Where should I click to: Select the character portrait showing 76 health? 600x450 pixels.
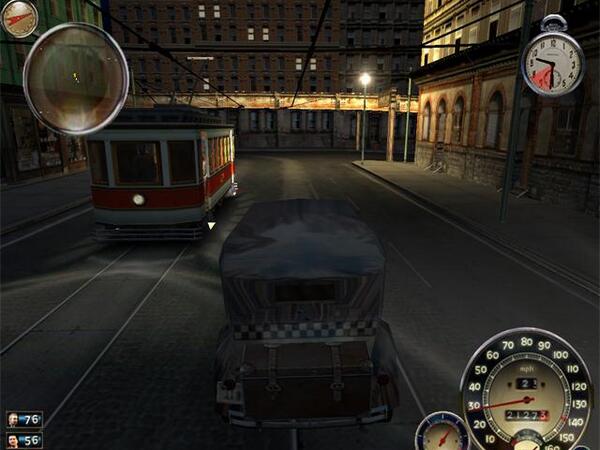[13, 420]
